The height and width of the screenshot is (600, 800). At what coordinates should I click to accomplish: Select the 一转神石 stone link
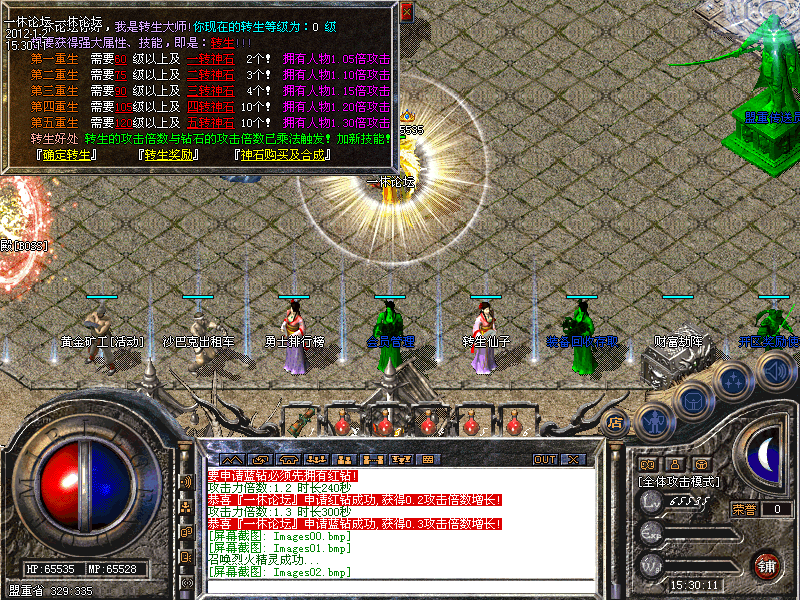[205, 59]
